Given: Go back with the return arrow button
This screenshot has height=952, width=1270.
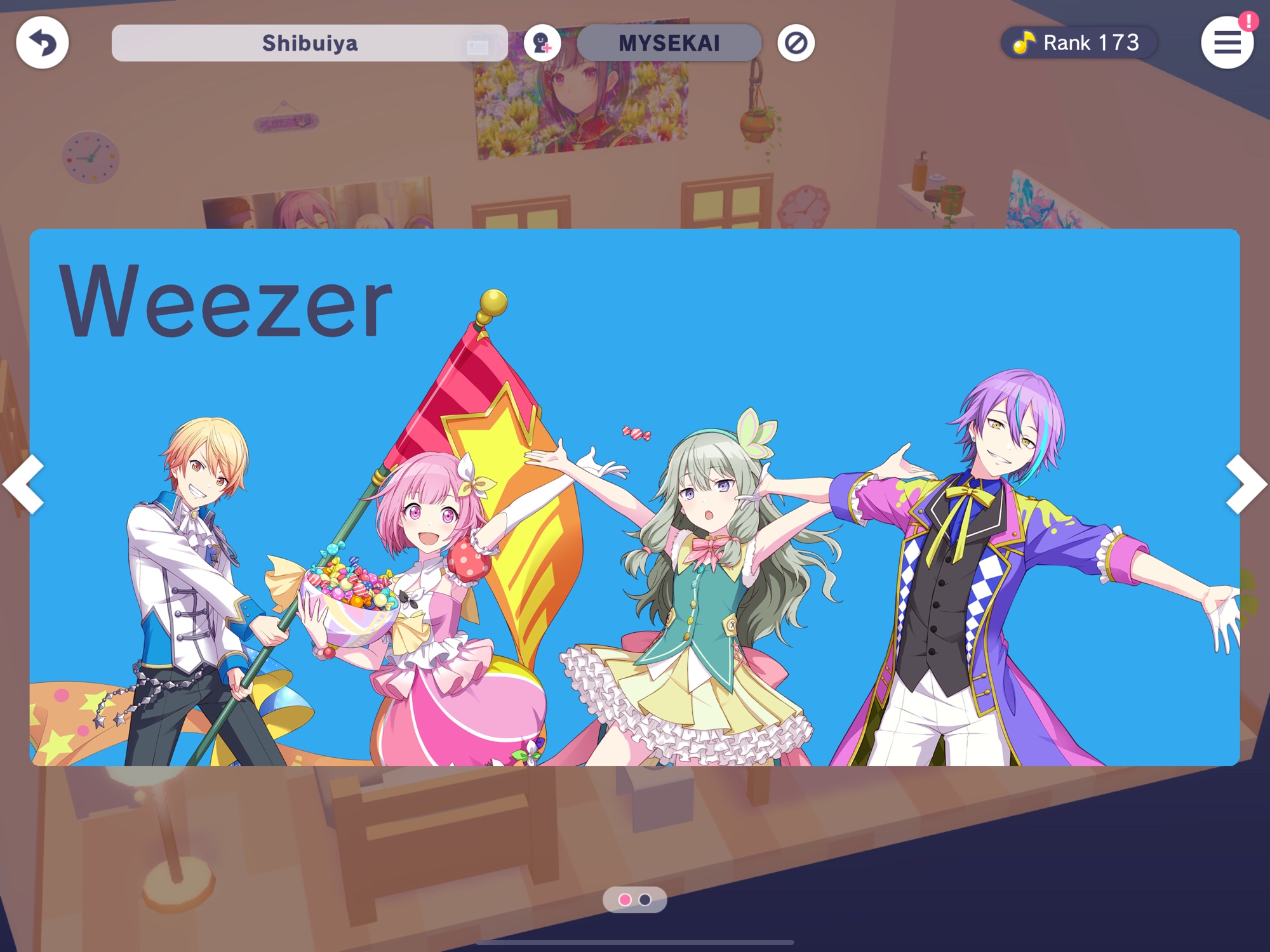Looking at the screenshot, I should click(x=42, y=43).
